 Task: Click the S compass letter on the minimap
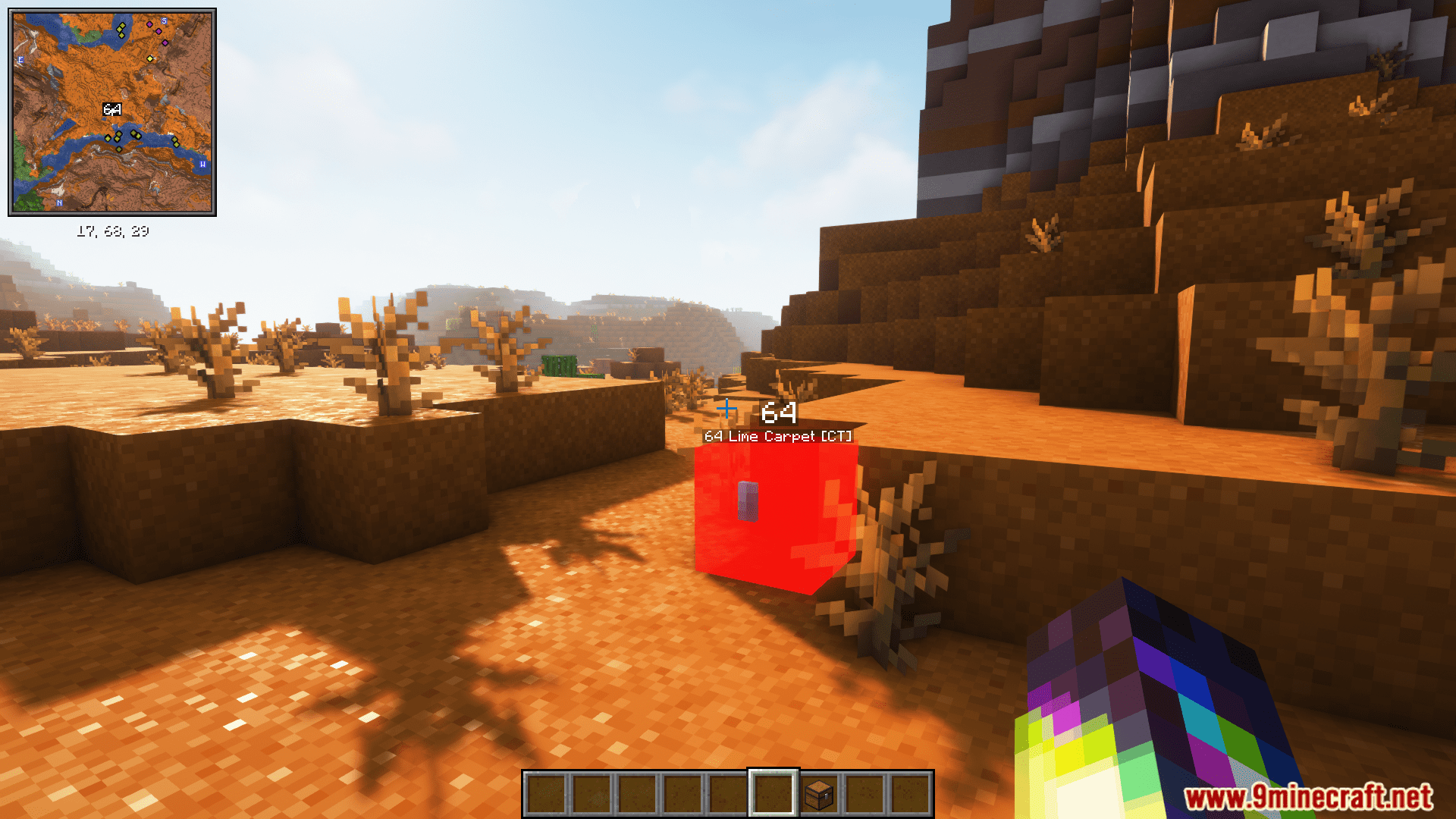[163, 20]
